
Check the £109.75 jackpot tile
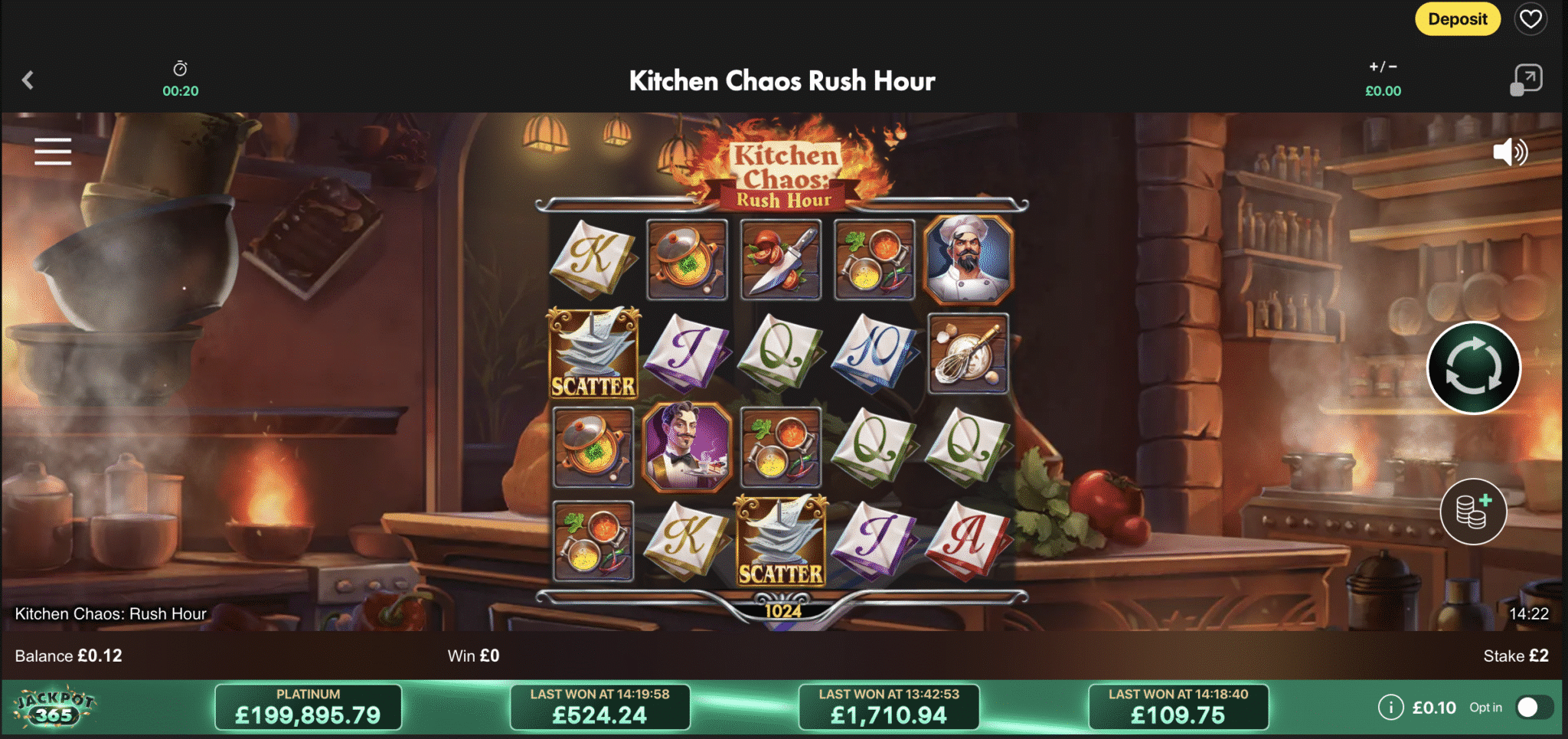coord(1178,707)
